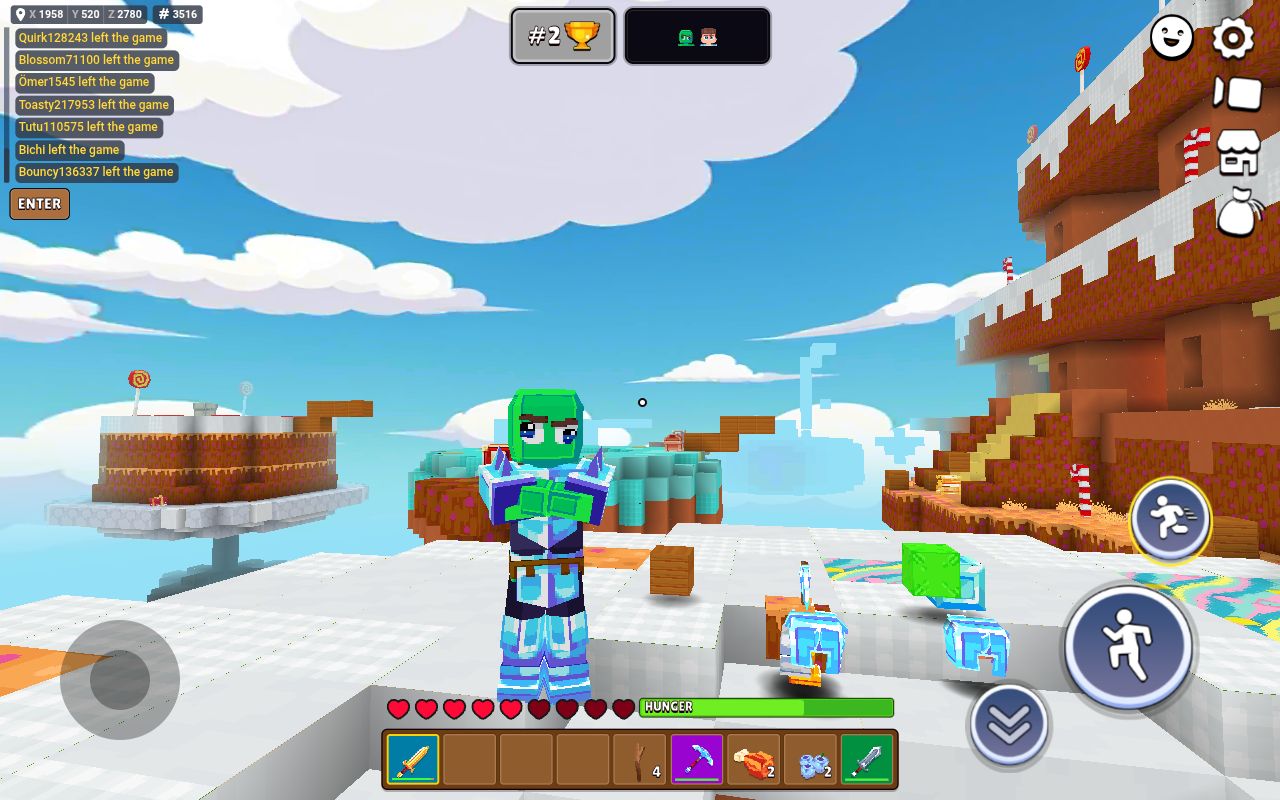Equip the iron sword in the green slot

867,760
